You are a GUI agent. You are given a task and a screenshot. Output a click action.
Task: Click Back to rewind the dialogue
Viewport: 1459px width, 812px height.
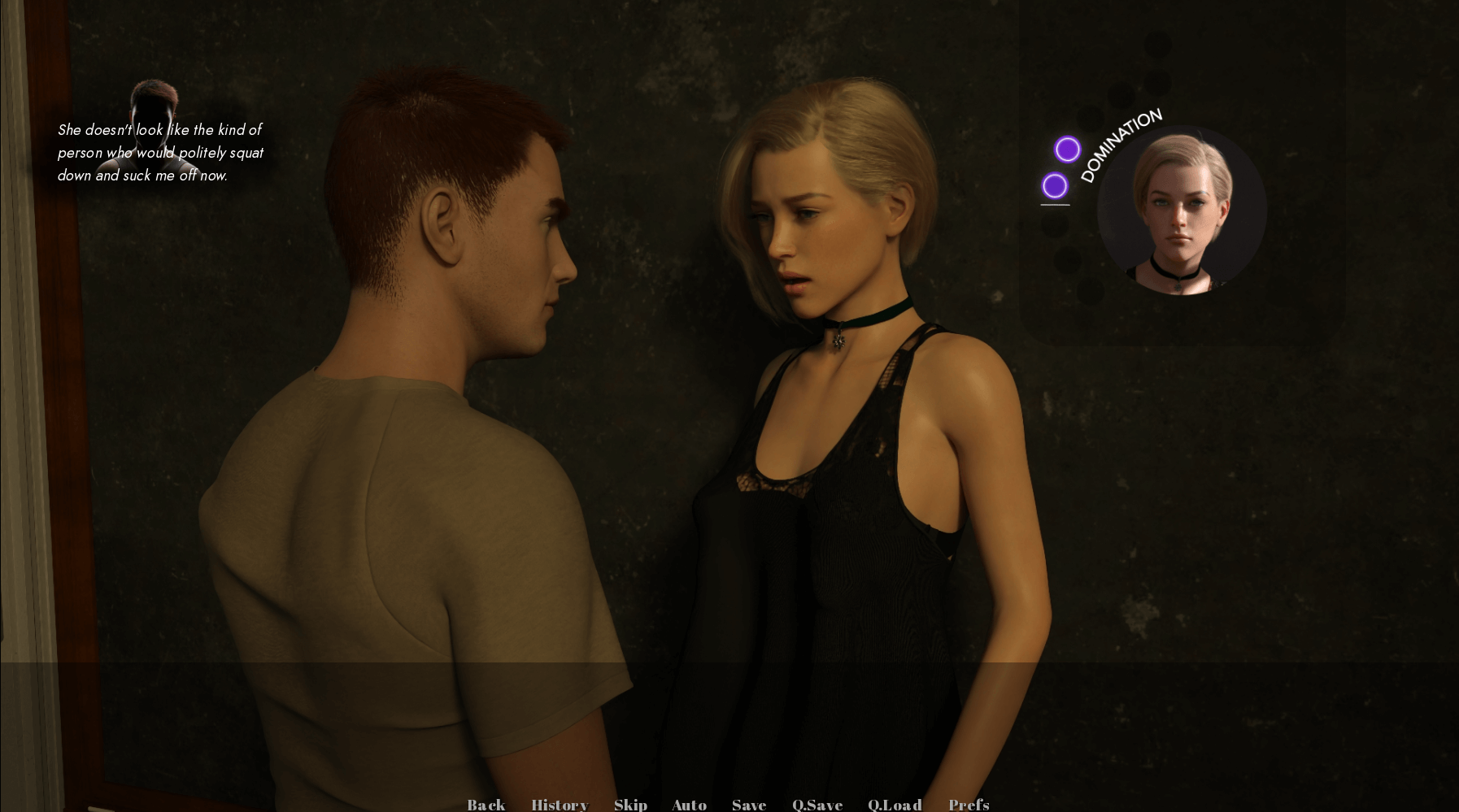click(x=486, y=804)
